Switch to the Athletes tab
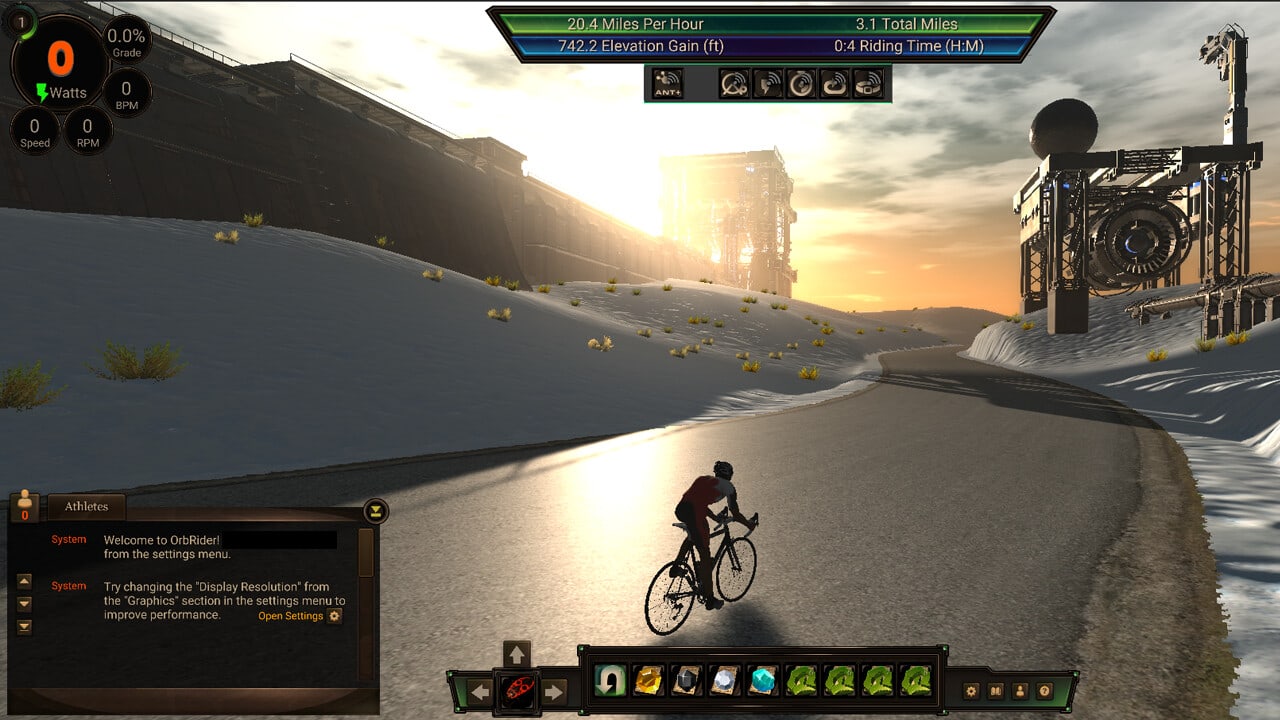 pyautogui.click(x=87, y=507)
